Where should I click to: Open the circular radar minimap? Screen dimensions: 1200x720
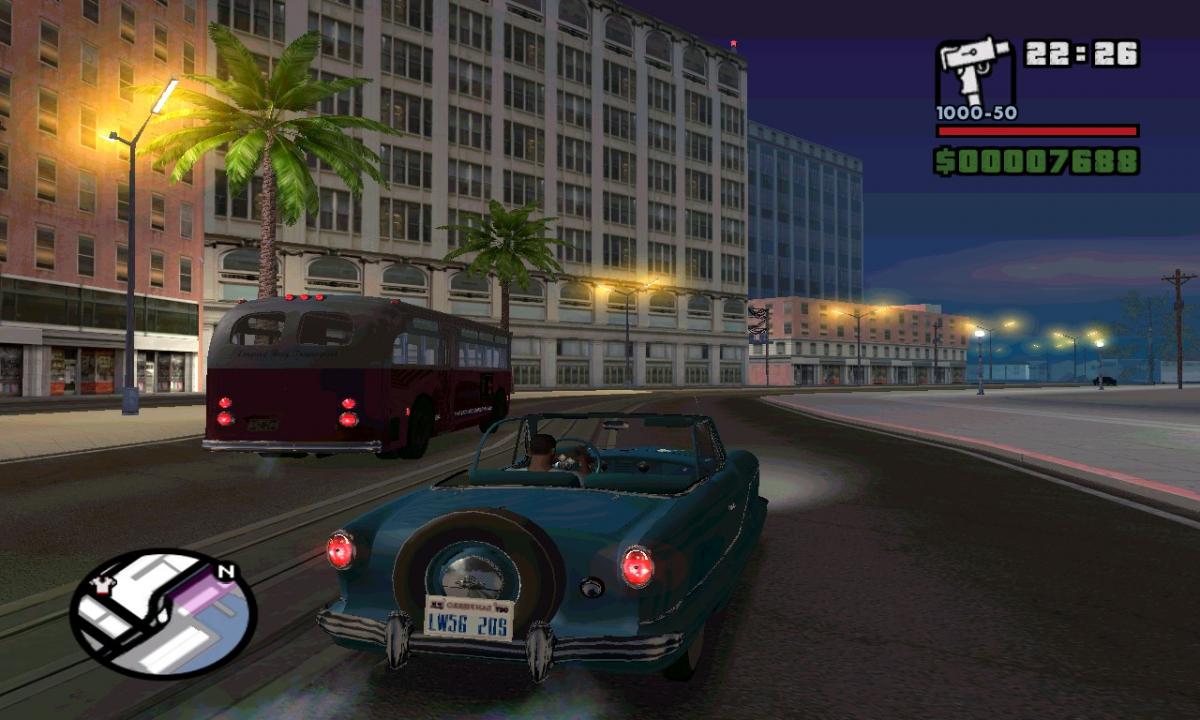pos(163,613)
